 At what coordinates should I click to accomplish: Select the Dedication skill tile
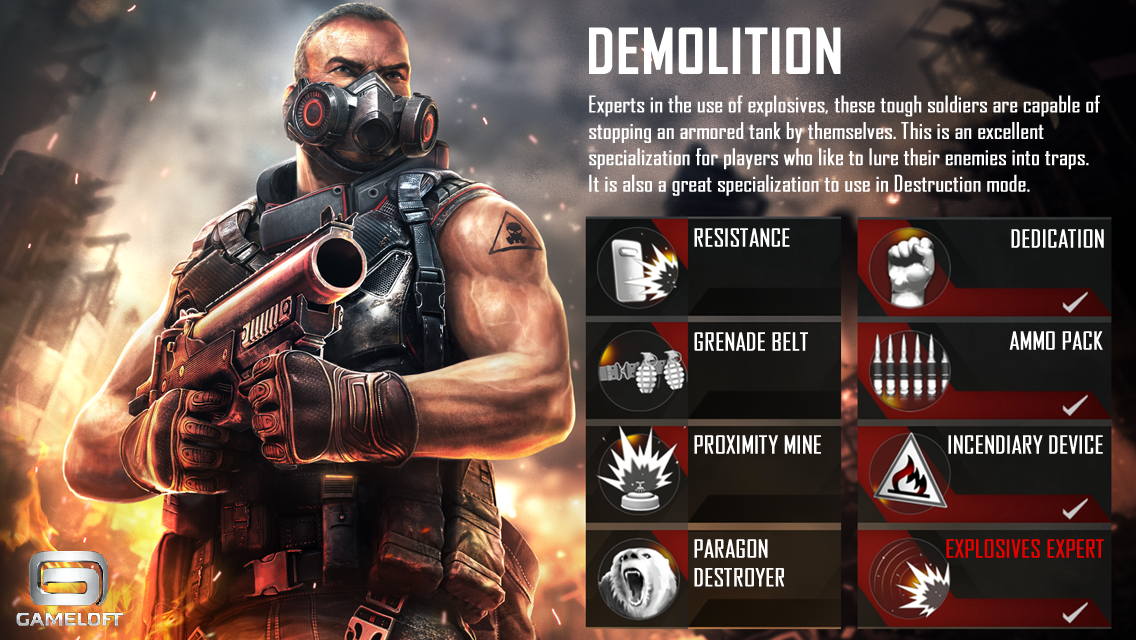[x=984, y=265]
